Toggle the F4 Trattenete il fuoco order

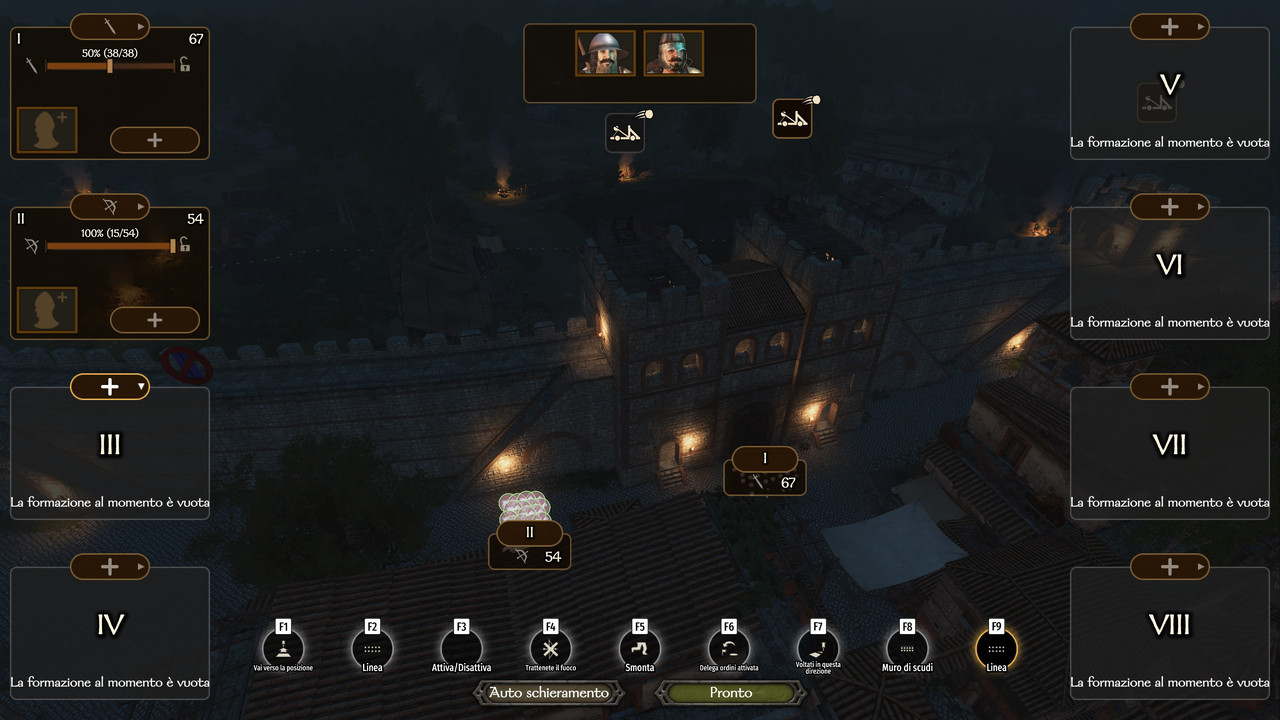(x=550, y=648)
